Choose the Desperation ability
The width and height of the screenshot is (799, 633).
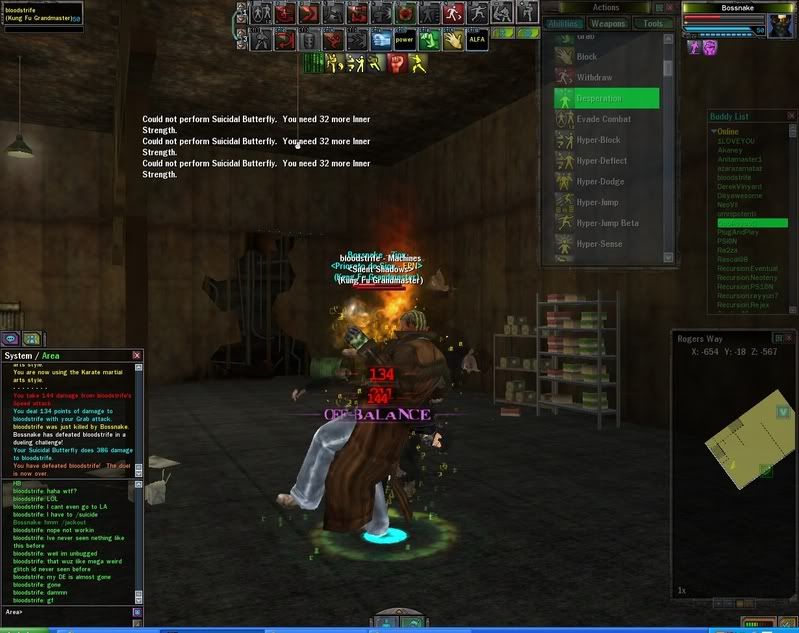point(607,98)
